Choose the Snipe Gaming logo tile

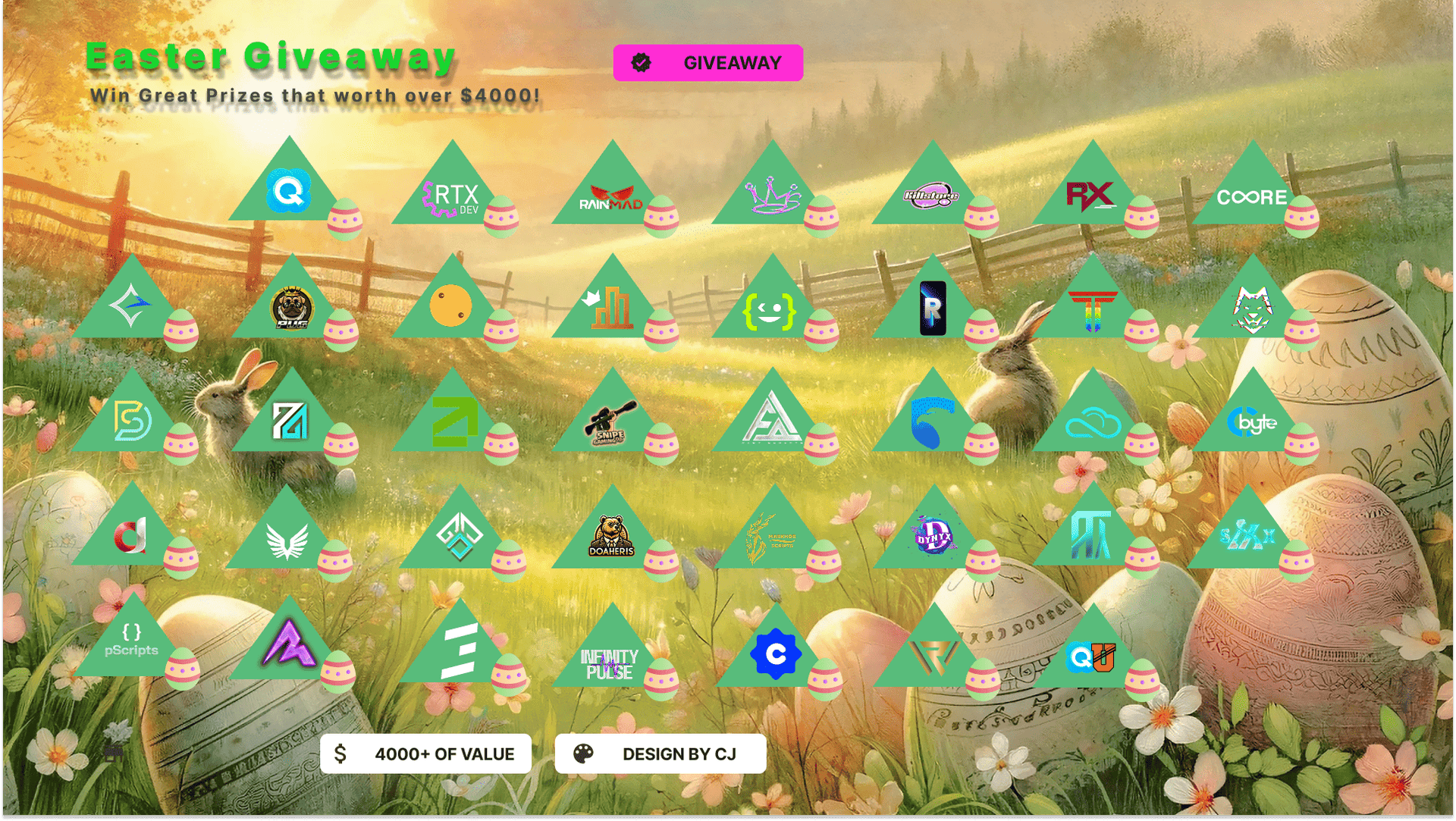(x=610, y=421)
